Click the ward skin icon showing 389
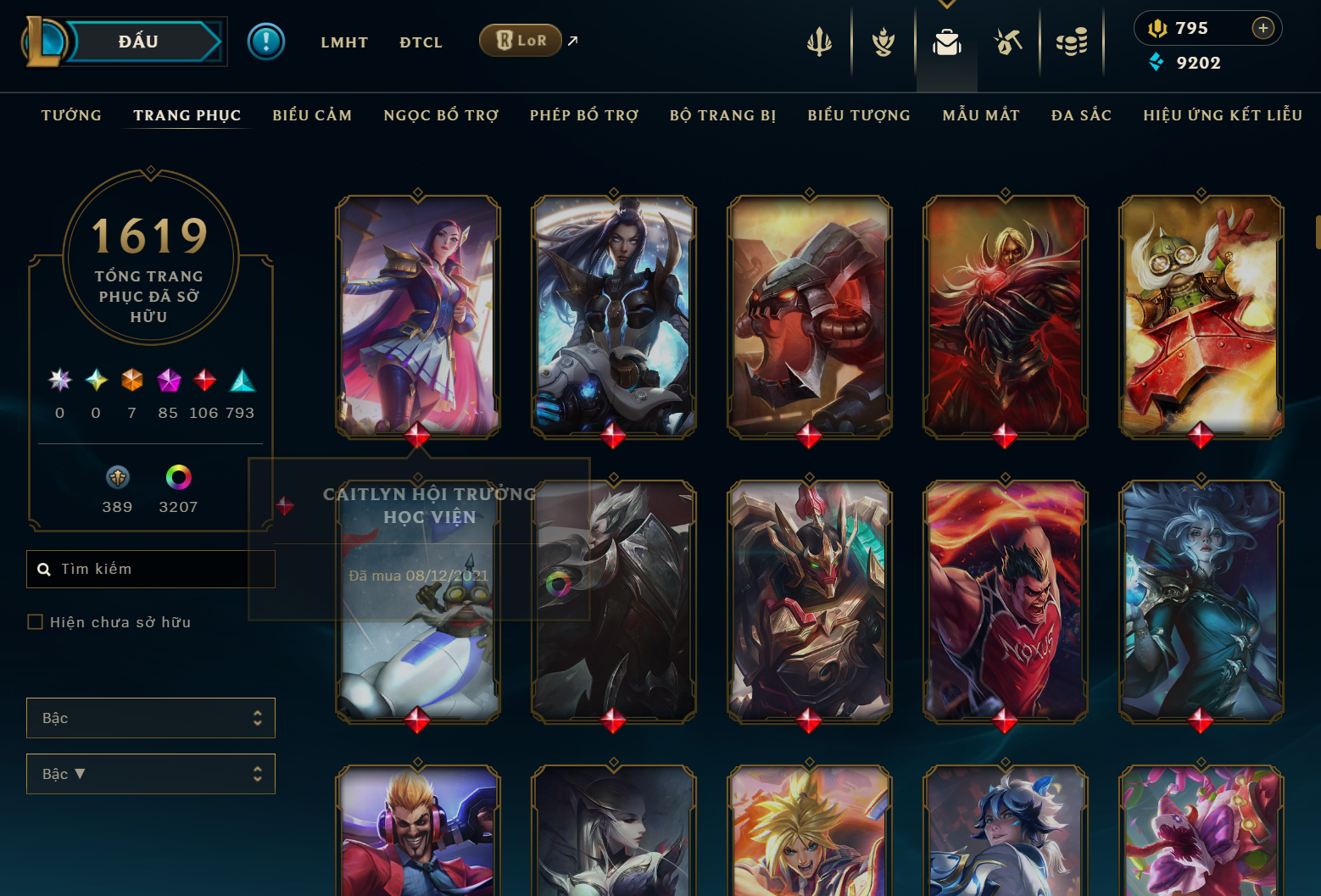 click(x=117, y=476)
